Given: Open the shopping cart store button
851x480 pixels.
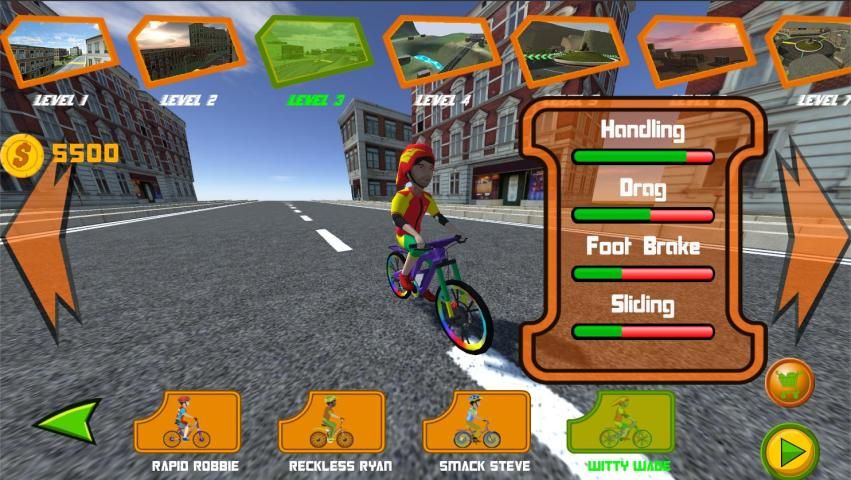Looking at the screenshot, I should (x=790, y=382).
